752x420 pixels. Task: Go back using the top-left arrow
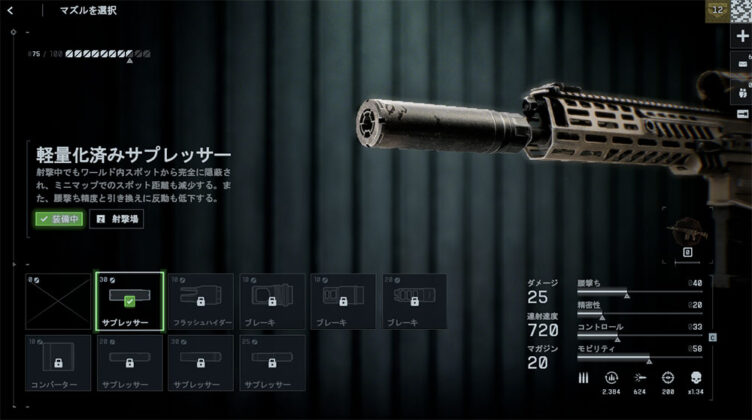(16, 10)
